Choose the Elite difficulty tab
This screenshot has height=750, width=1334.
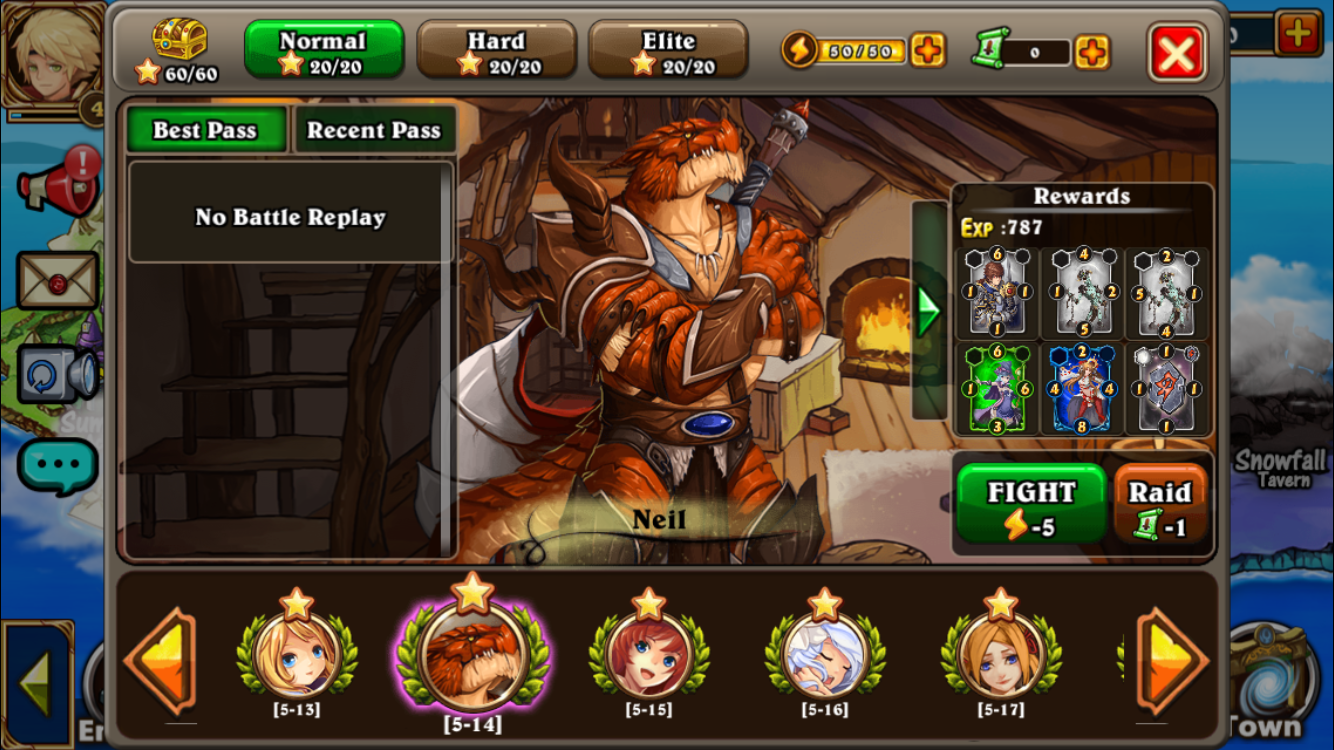(668, 50)
